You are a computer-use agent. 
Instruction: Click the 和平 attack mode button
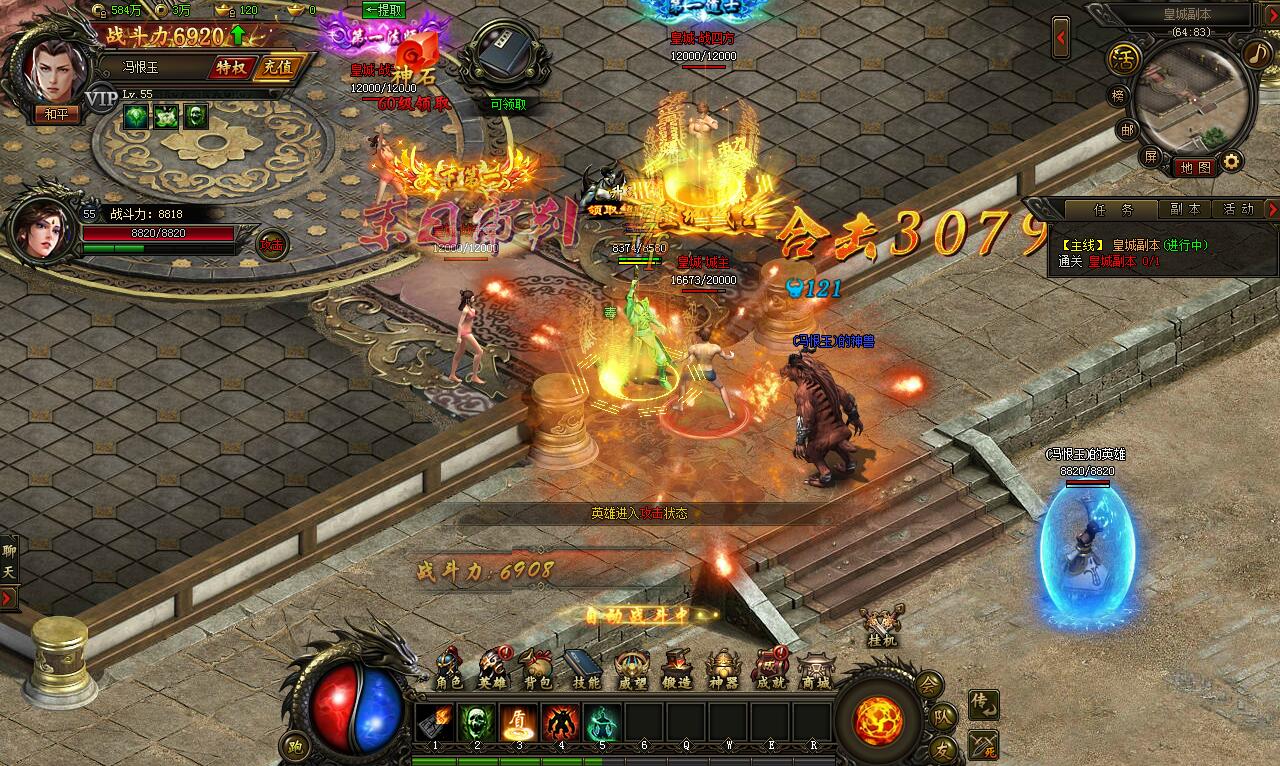(56, 114)
